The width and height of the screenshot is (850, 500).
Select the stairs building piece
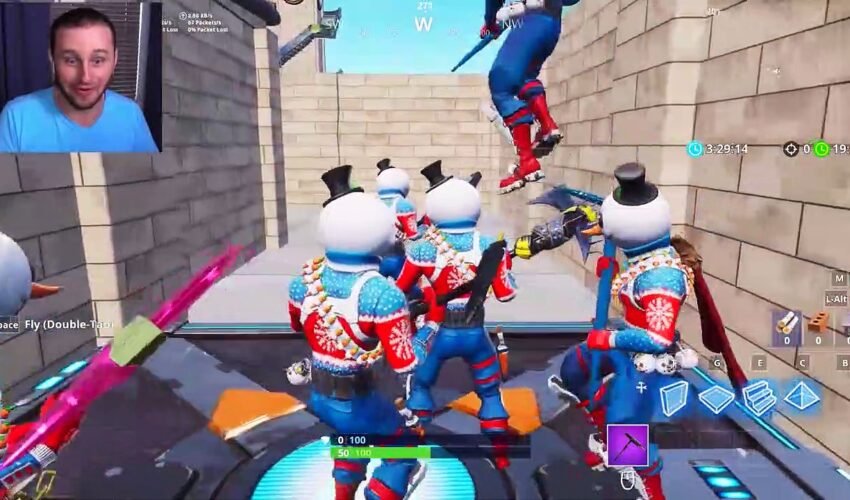point(759,397)
